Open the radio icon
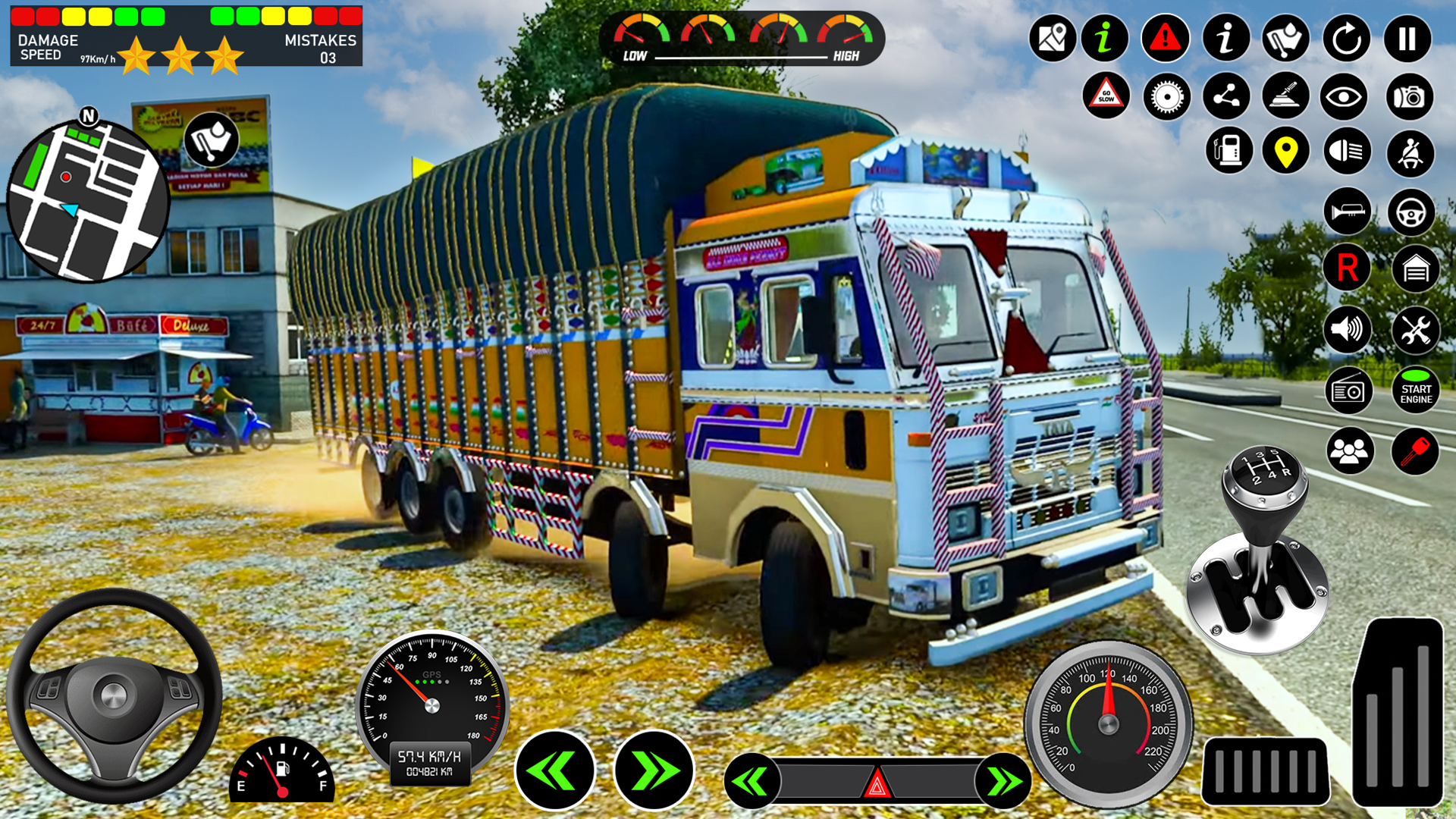 [1347, 388]
